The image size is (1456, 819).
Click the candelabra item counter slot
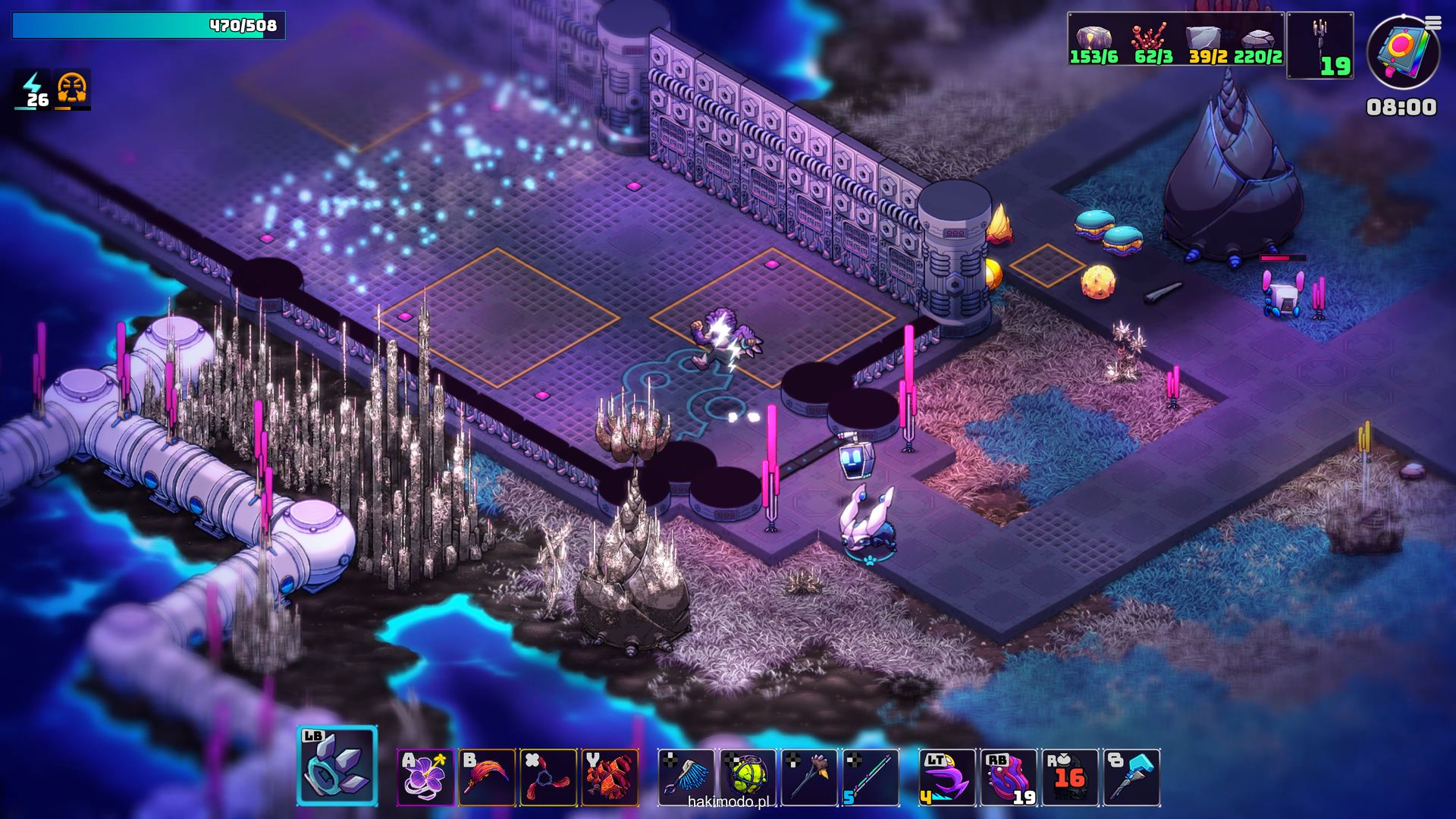point(1320,45)
